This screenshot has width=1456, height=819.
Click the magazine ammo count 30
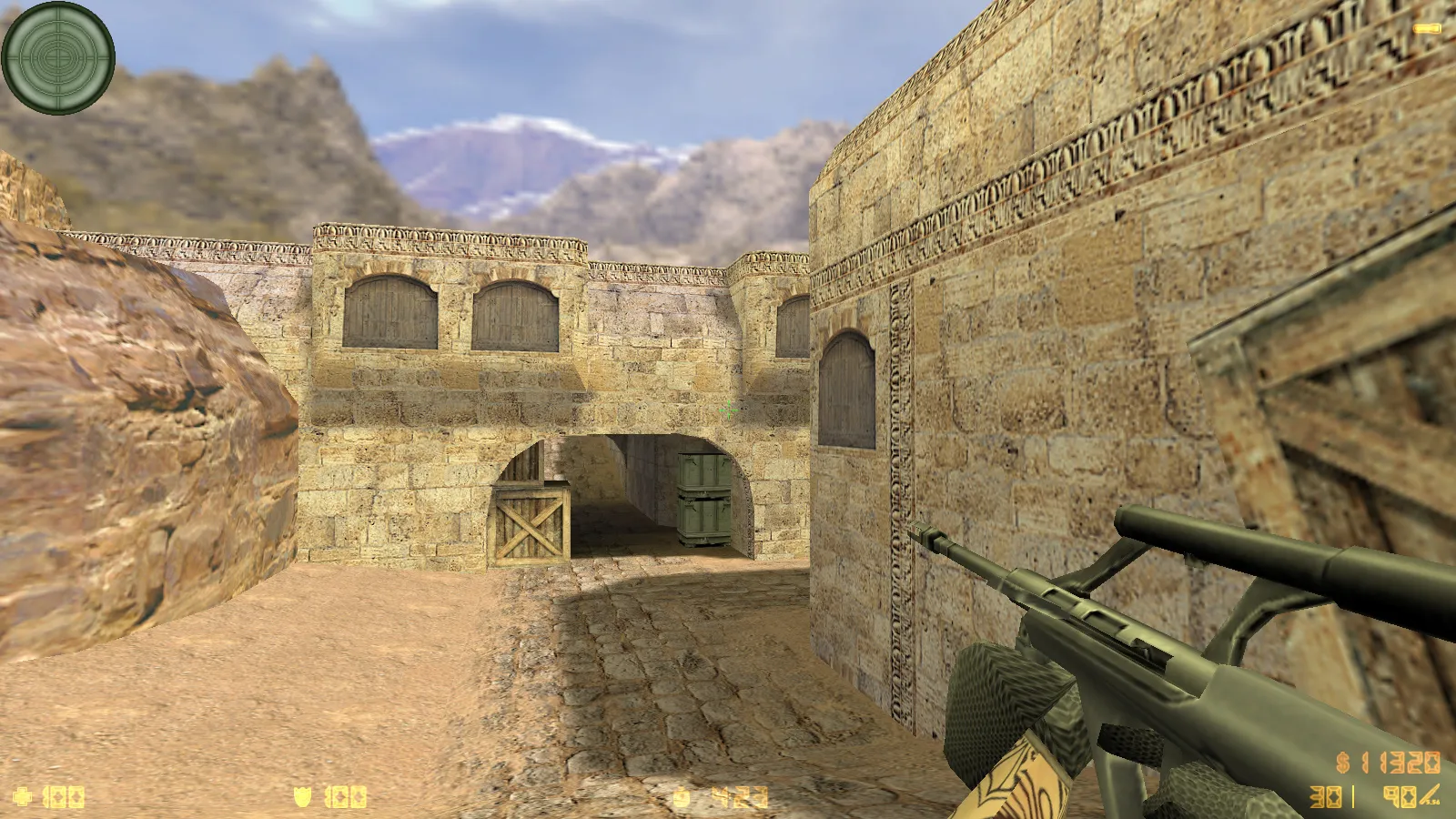click(1325, 796)
